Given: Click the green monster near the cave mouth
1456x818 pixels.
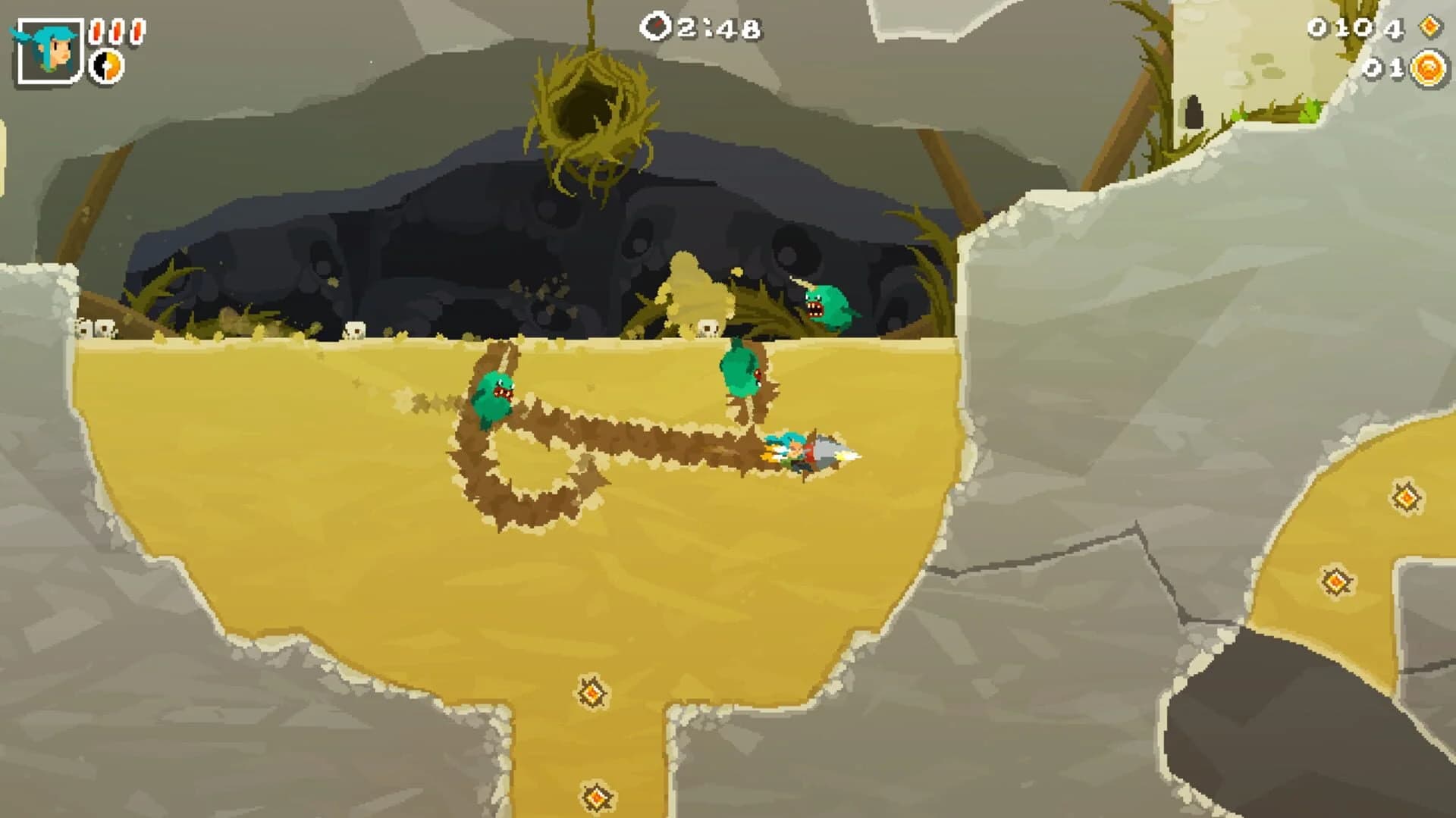Looking at the screenshot, I should [x=827, y=303].
